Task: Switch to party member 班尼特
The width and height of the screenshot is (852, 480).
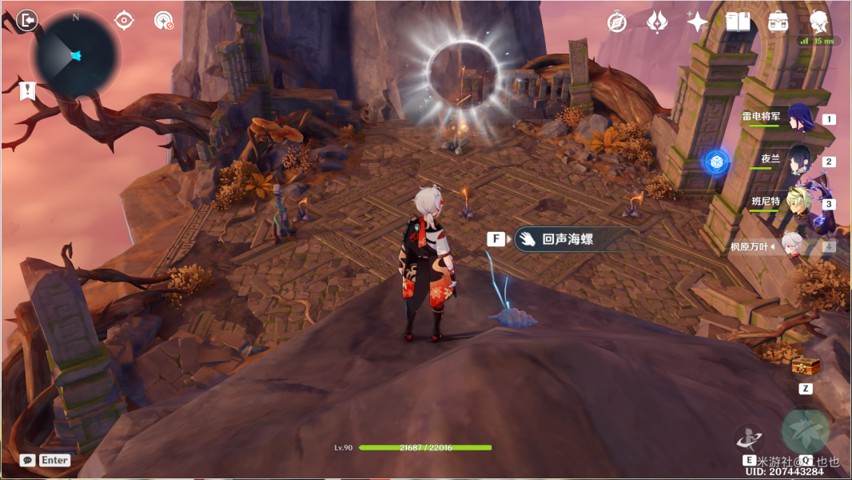Action: point(798,202)
